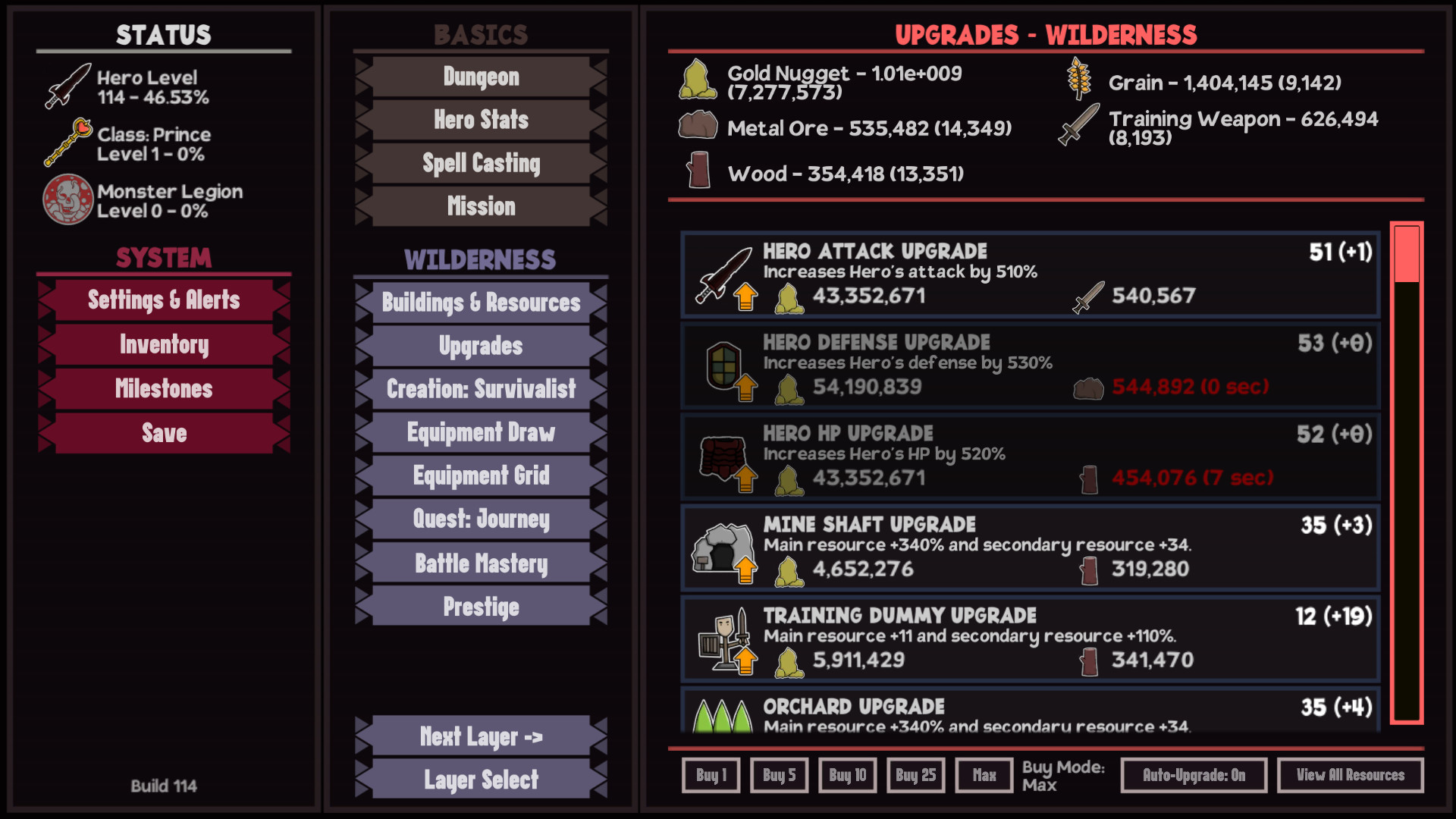Viewport: 1456px width, 819px height.
Task: Toggle Auto-Upgrade off
Action: point(1193,775)
